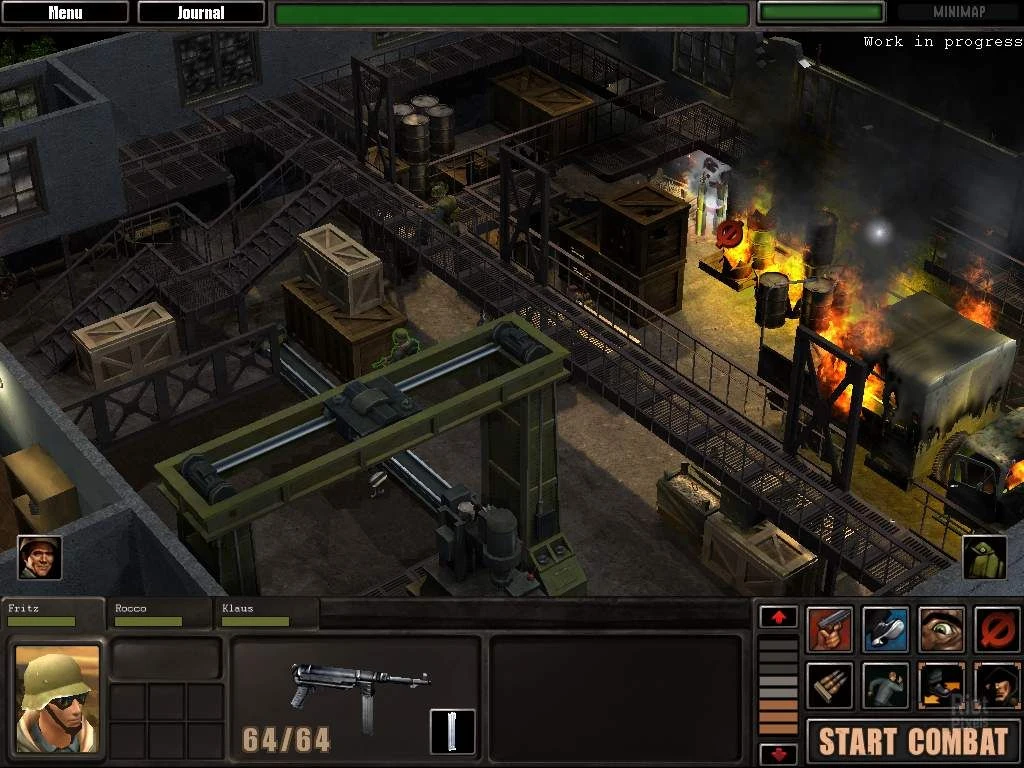Click the crouching figure with arrows icon
This screenshot has width=1024, height=768.
[941, 685]
